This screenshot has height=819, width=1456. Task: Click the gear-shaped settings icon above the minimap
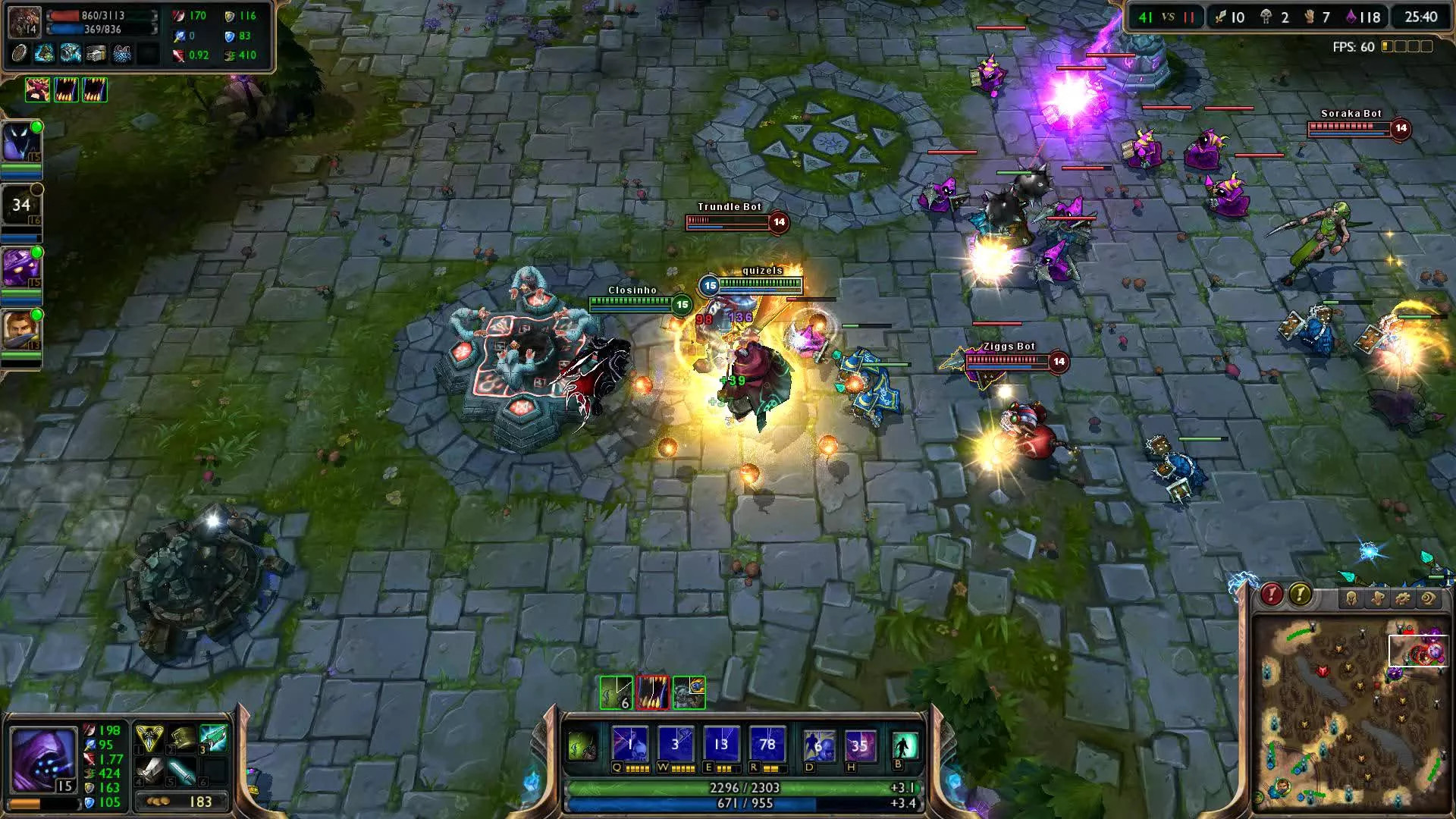pos(1403,598)
